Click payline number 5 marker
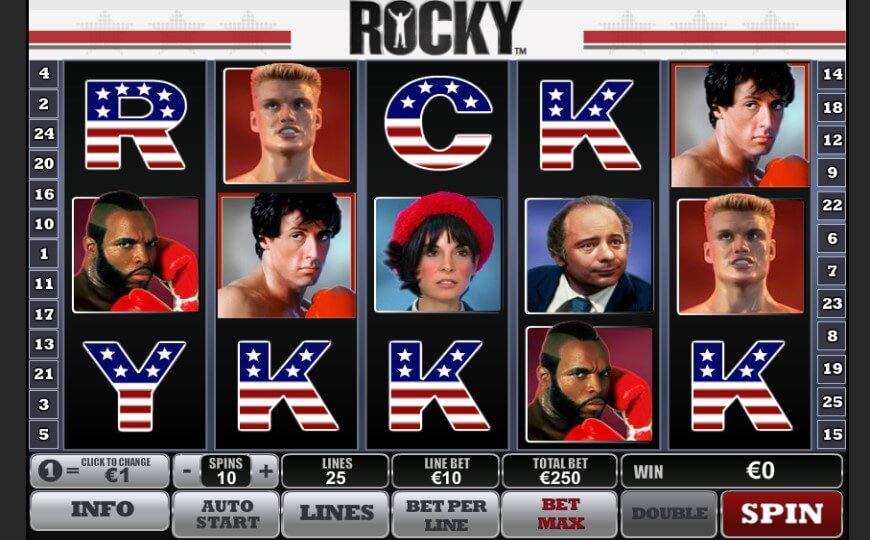The image size is (870, 540). pos(44,435)
